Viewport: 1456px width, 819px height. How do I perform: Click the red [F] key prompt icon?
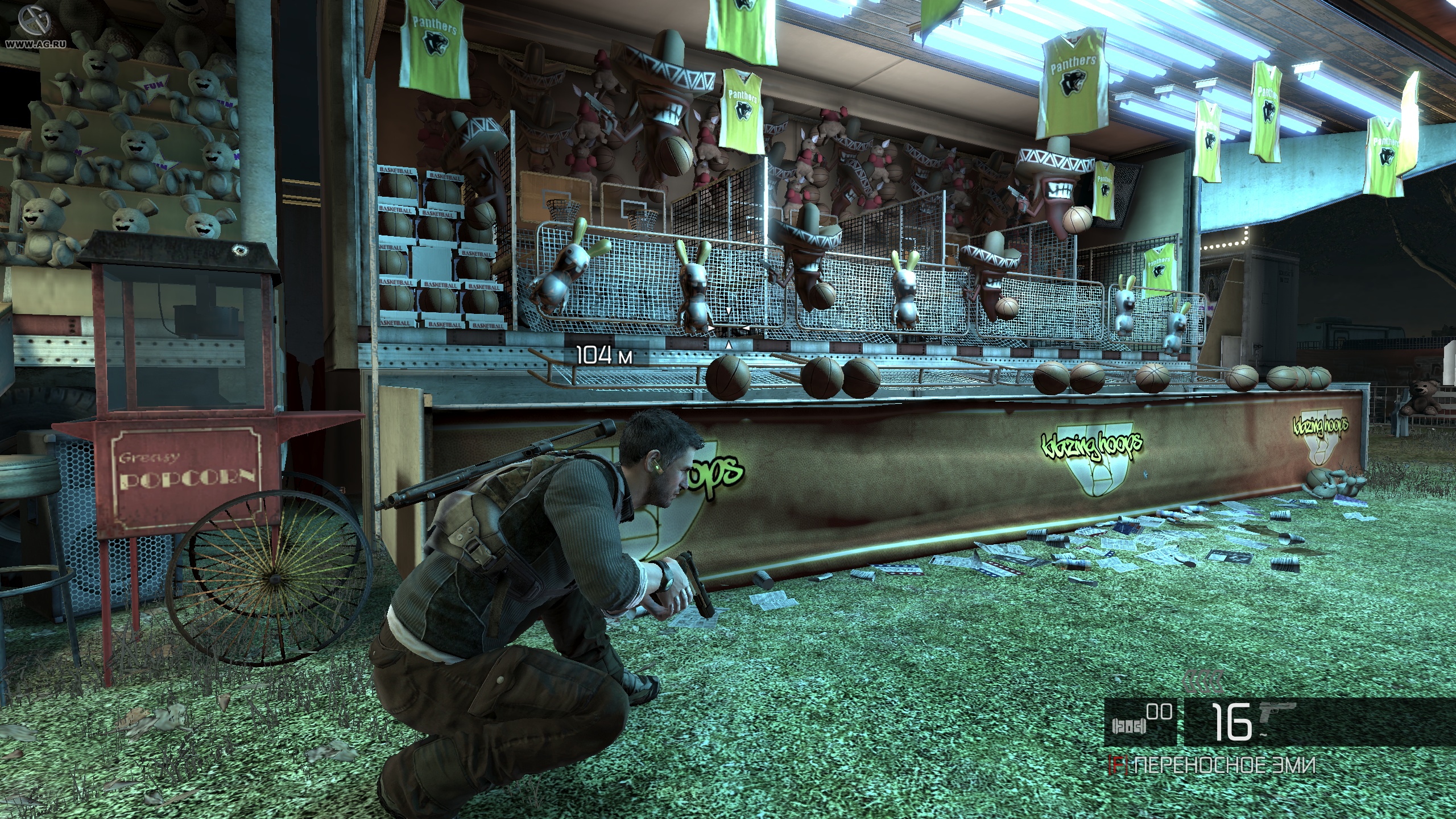pyautogui.click(x=1118, y=763)
